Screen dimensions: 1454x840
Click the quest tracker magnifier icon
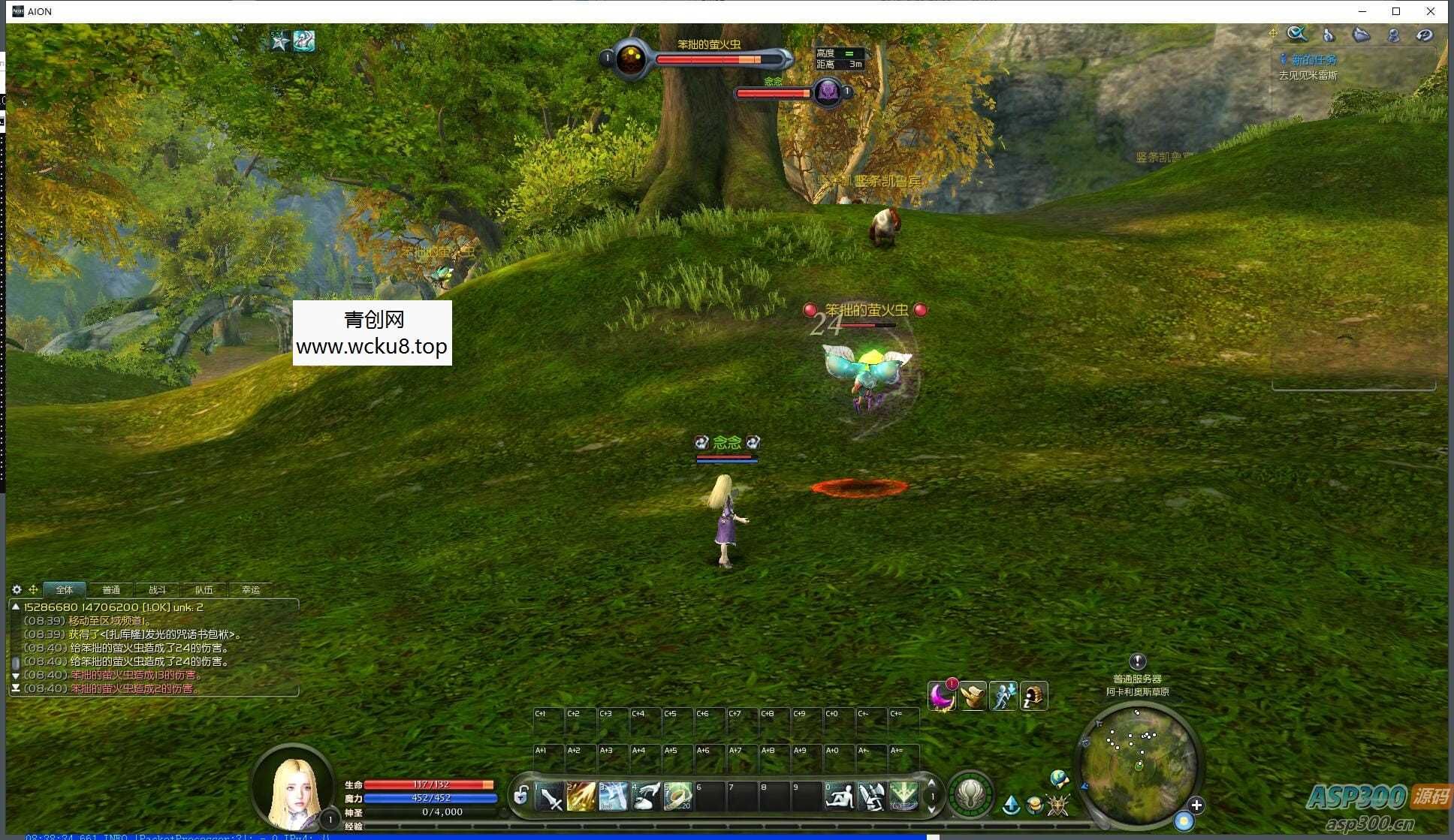(x=1296, y=35)
